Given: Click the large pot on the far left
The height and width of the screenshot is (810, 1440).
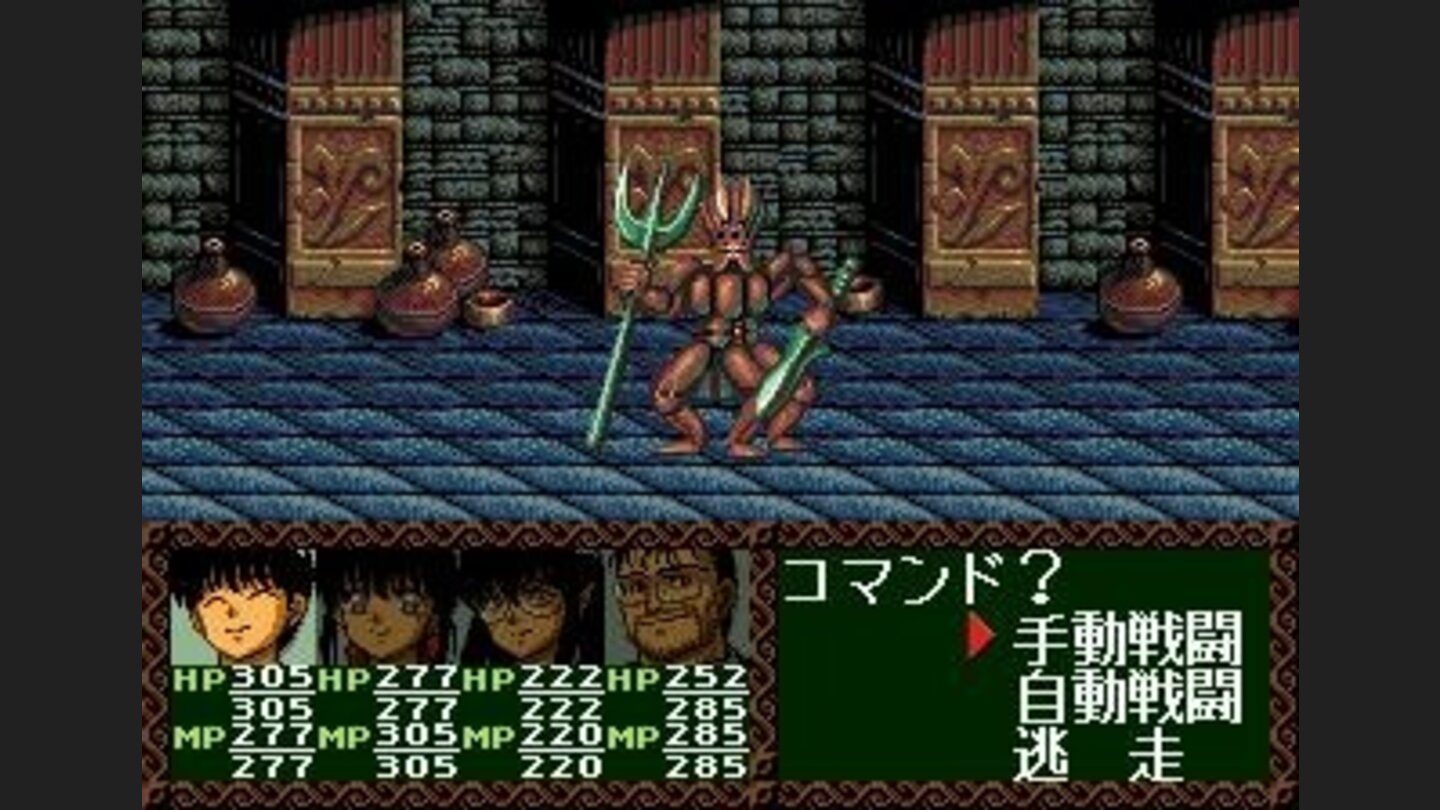Looking at the screenshot, I should click(213, 295).
